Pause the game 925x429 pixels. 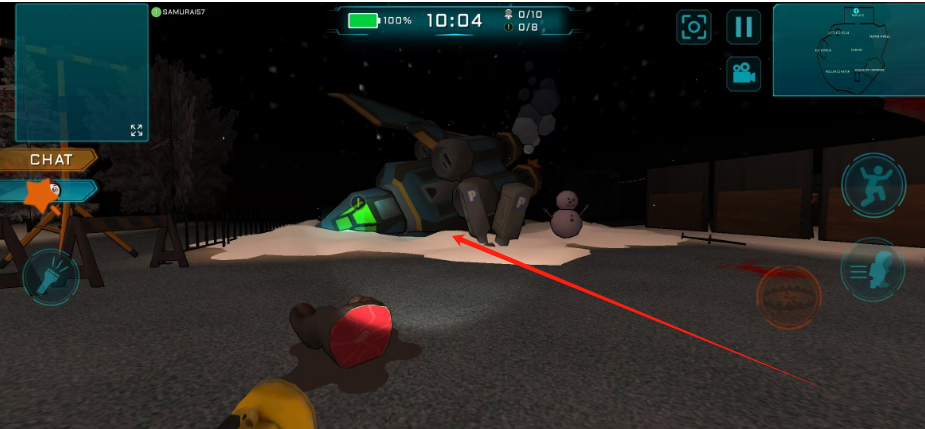743,27
